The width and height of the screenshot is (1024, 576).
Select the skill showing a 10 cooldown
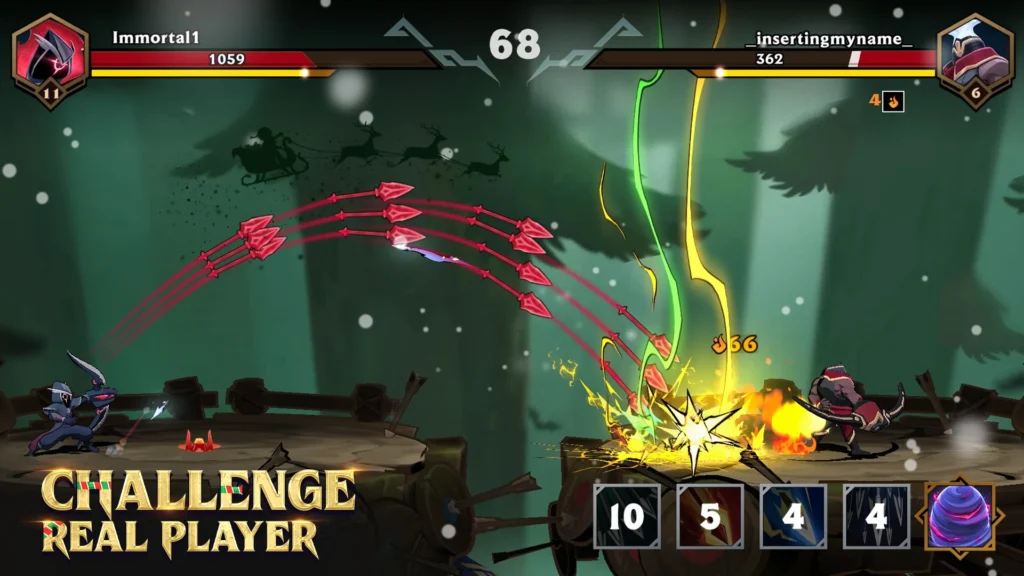(x=627, y=516)
